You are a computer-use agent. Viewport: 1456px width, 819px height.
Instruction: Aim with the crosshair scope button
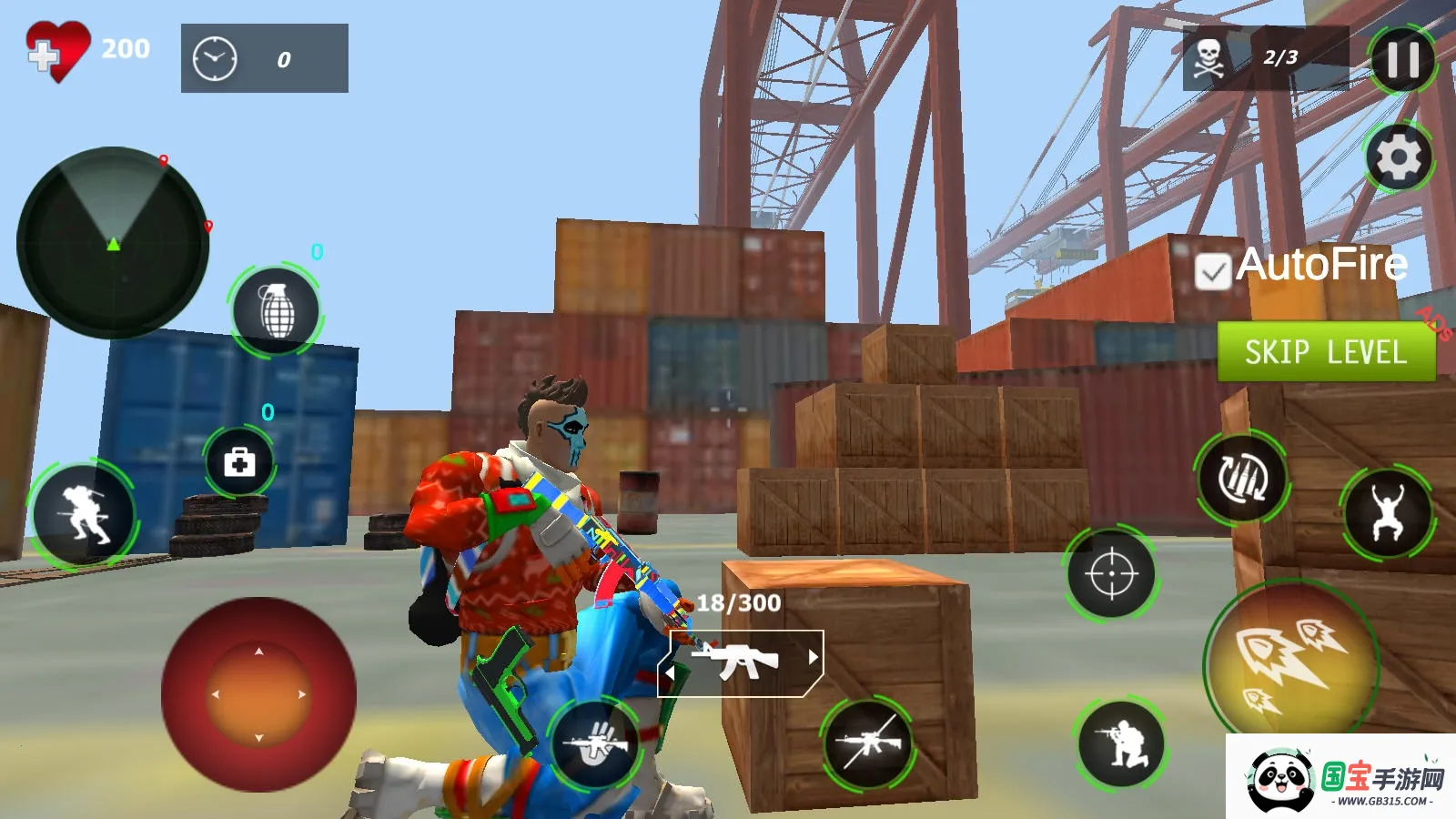click(1111, 574)
